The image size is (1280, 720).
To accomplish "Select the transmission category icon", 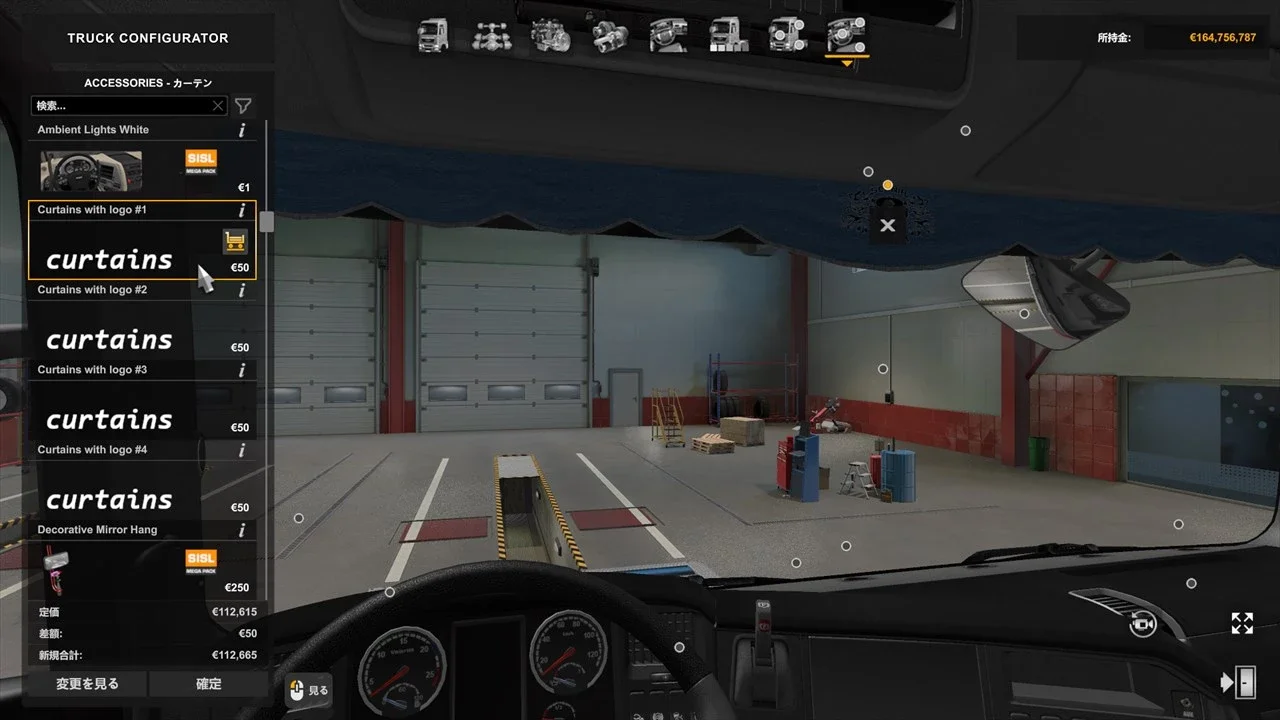I will pyautogui.click(x=610, y=36).
